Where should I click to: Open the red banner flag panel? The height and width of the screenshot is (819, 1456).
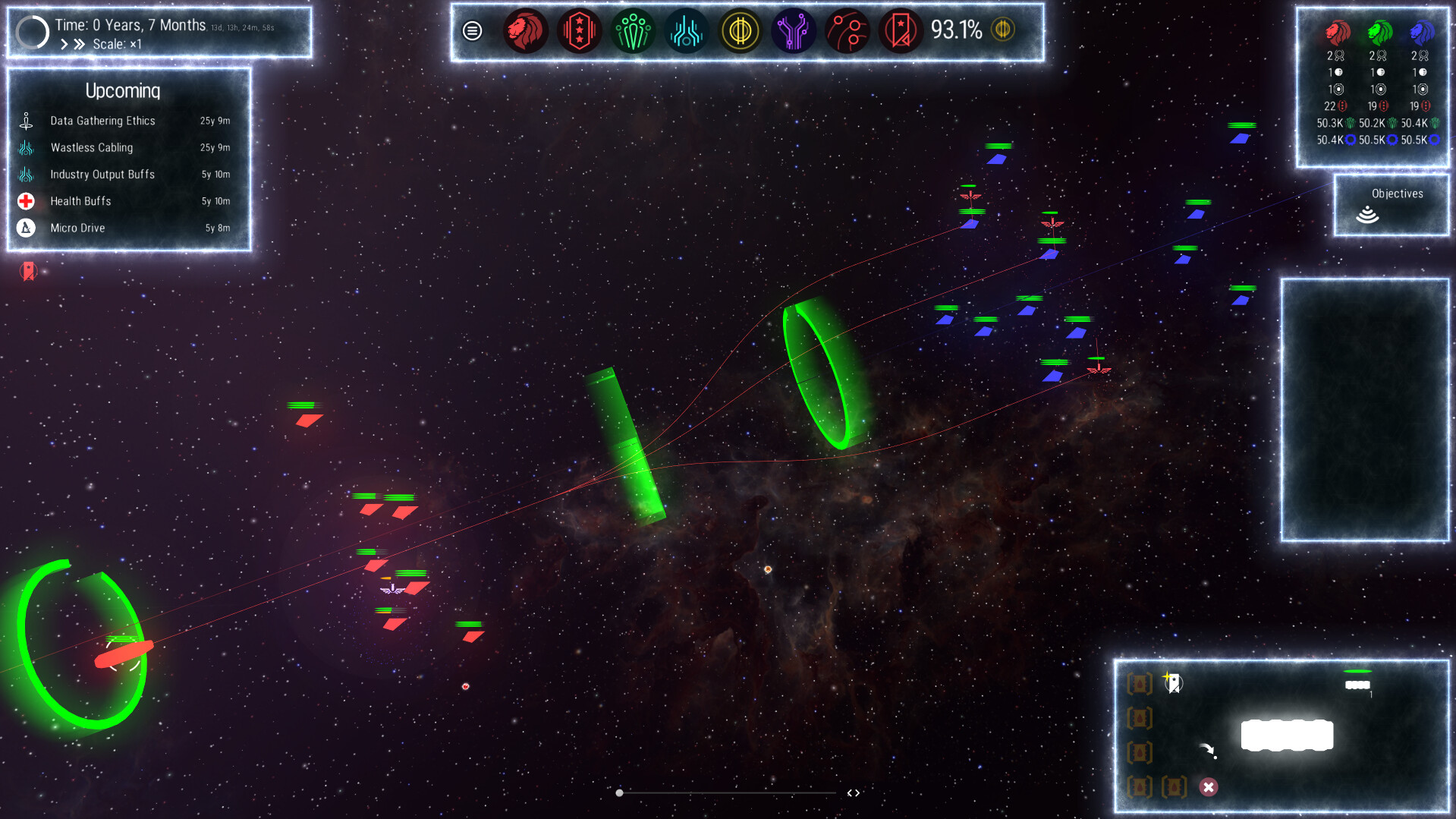pyautogui.click(x=900, y=31)
